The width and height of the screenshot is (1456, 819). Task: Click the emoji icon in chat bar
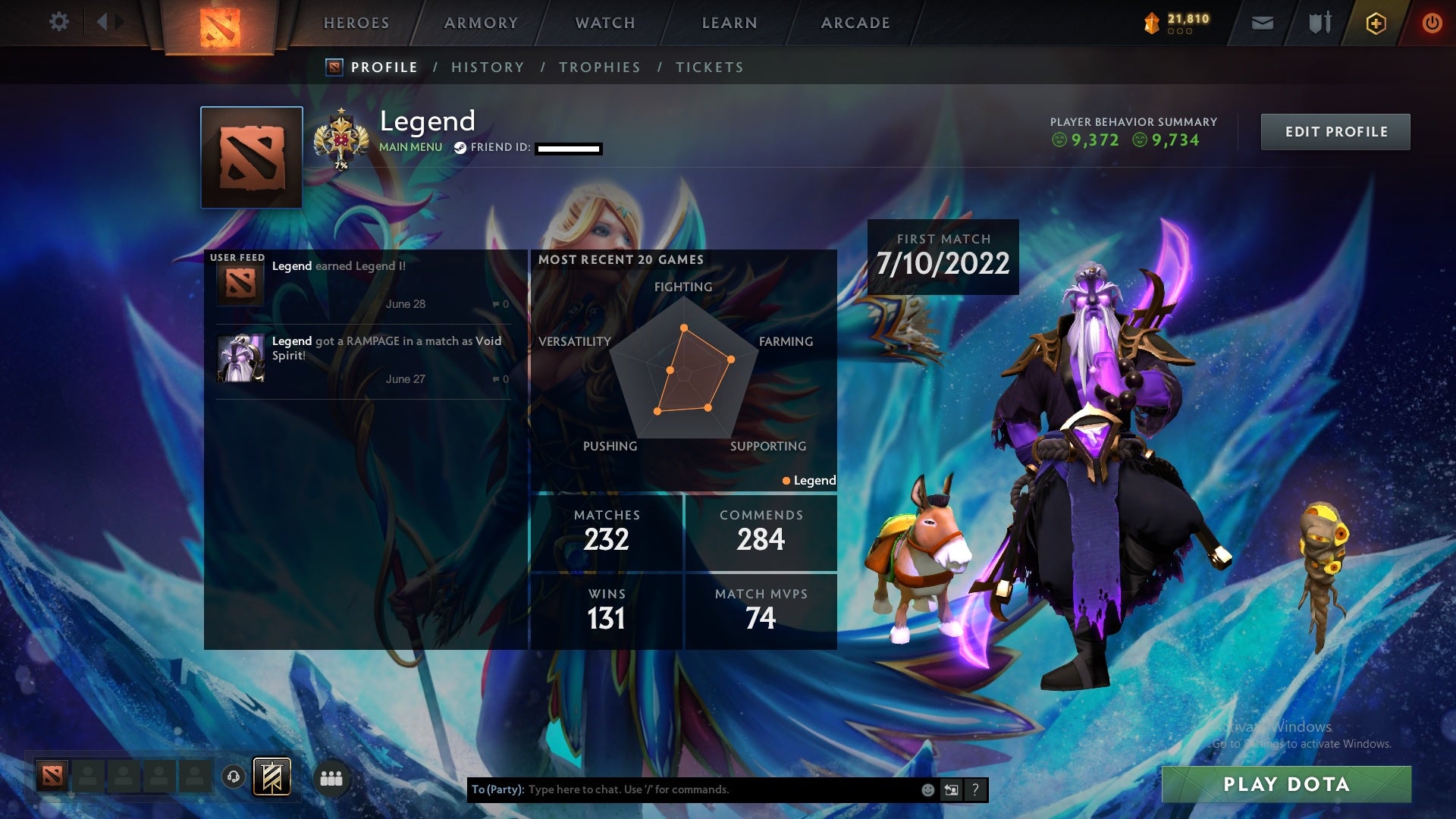[x=927, y=789]
